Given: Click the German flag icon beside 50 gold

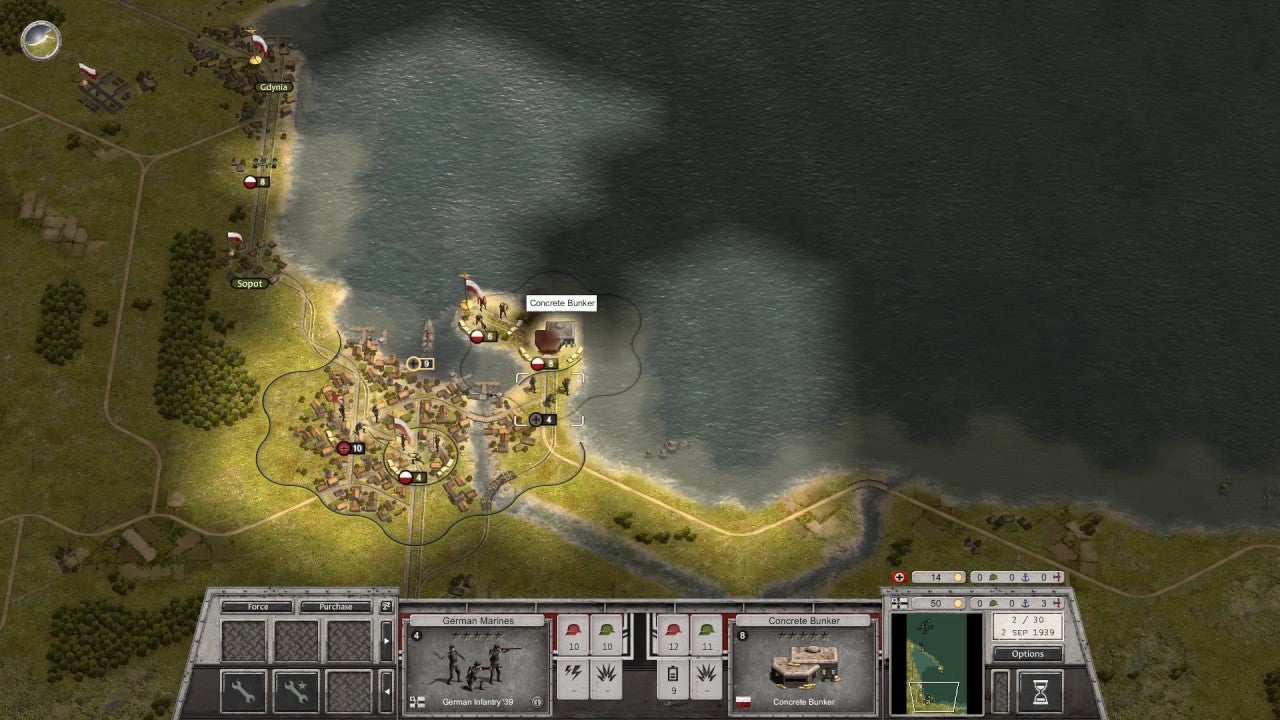Looking at the screenshot, I should pyautogui.click(x=899, y=603).
